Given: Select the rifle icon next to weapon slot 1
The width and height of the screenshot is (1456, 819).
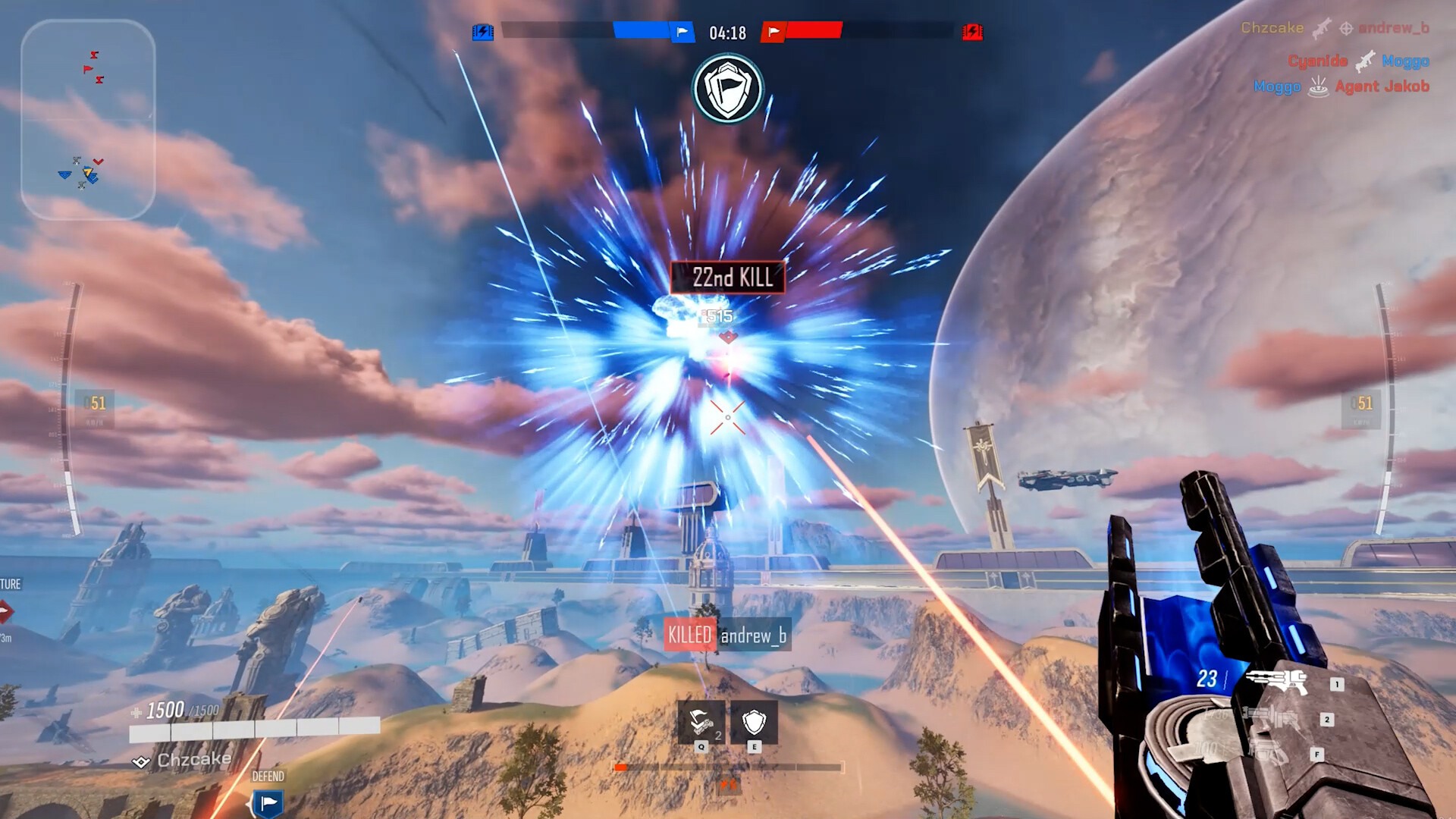Looking at the screenshot, I should [1277, 682].
